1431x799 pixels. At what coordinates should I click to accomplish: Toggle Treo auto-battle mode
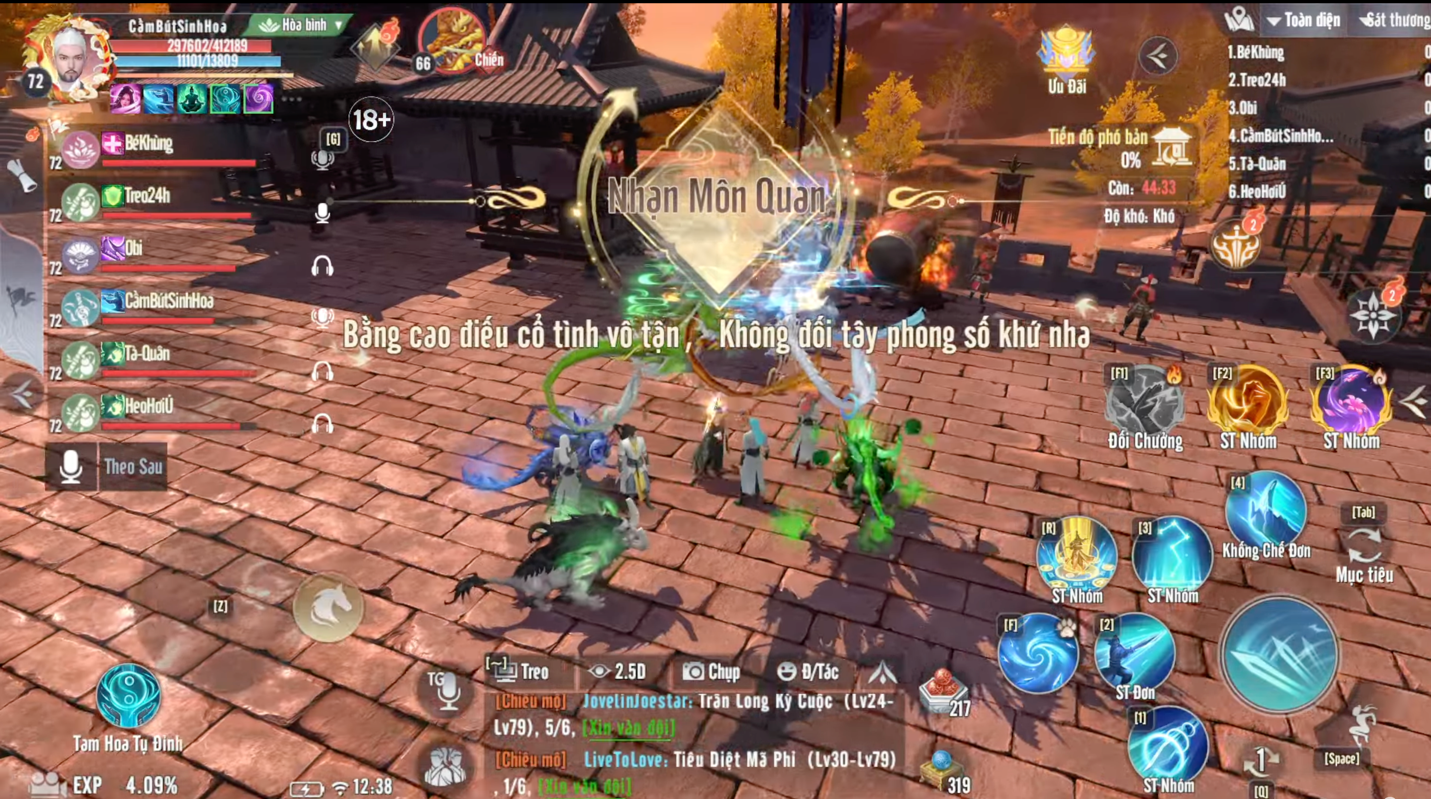[x=518, y=672]
